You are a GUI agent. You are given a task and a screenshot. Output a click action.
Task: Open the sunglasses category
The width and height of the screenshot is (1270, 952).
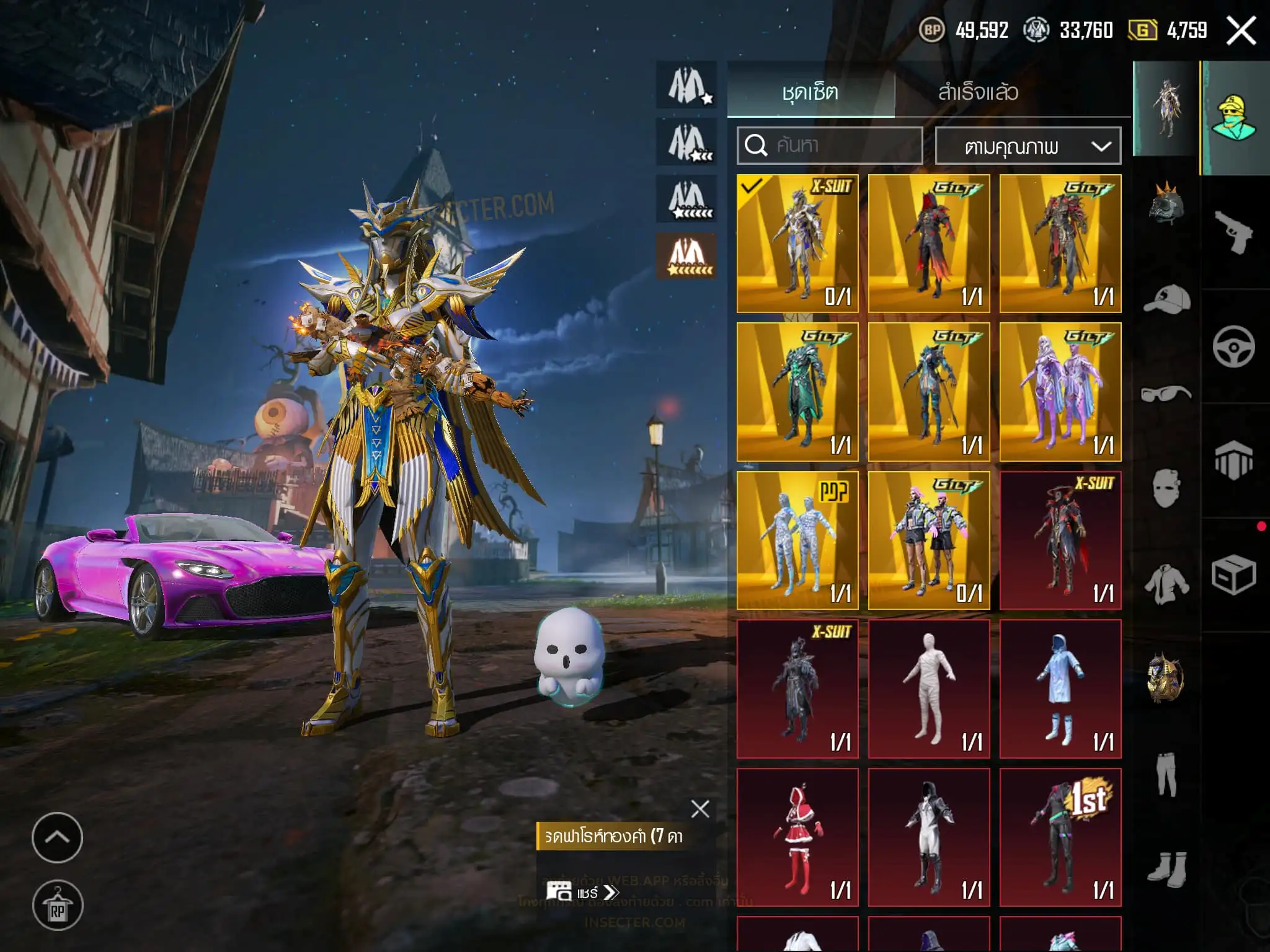(1166, 394)
